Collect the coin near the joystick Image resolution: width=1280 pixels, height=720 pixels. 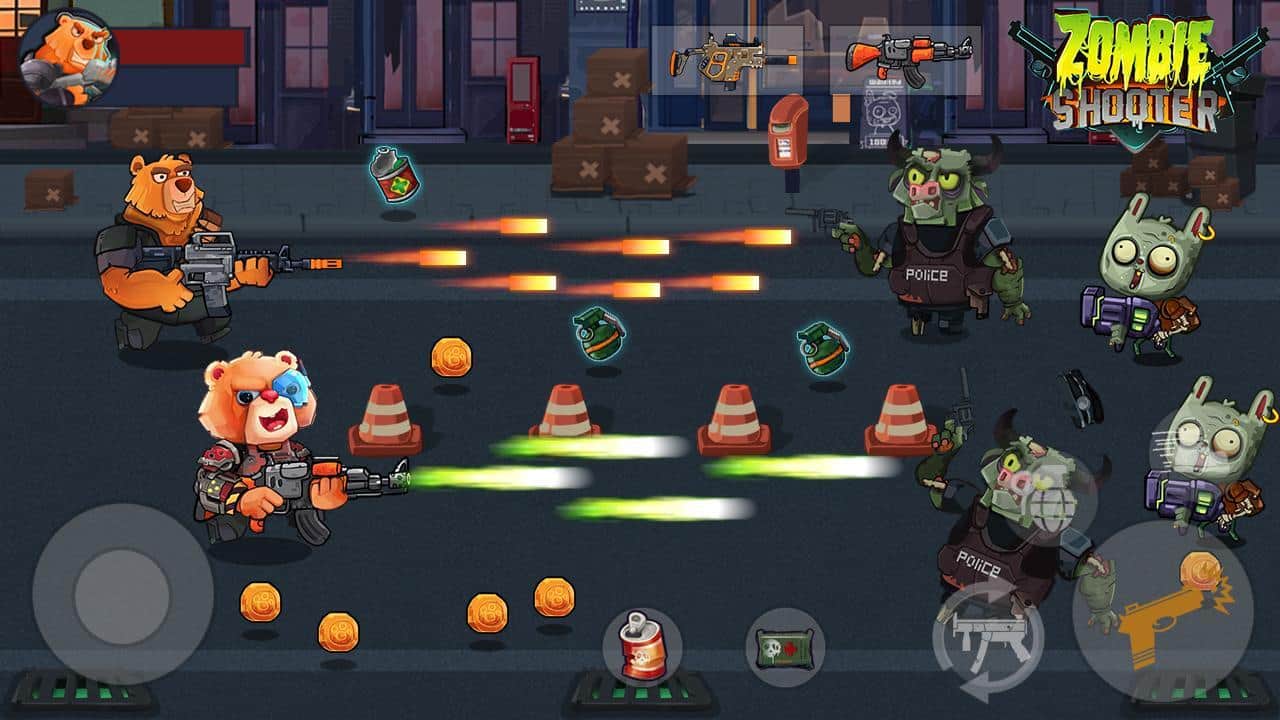(259, 601)
